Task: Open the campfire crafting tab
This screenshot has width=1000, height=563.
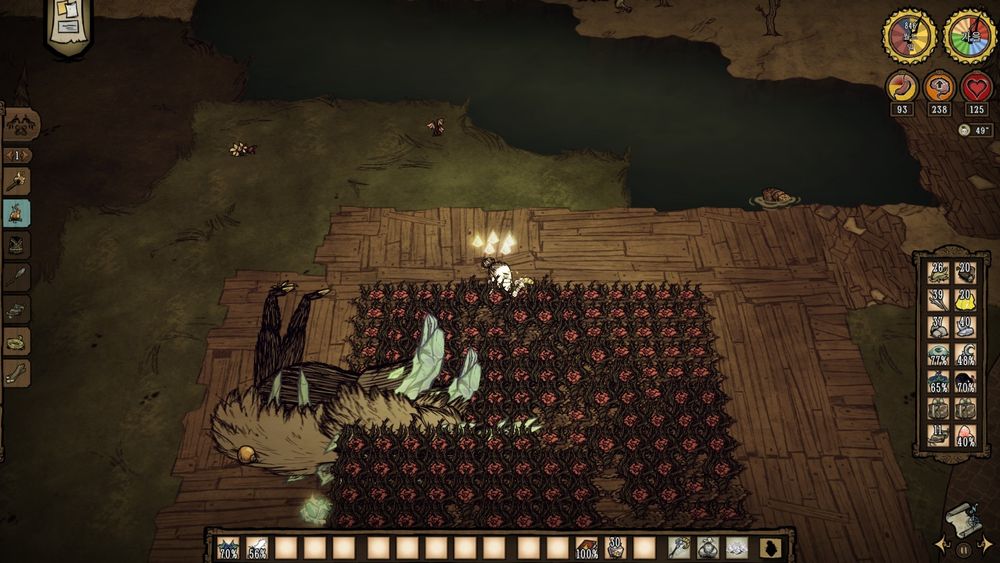Action: pyautogui.click(x=17, y=213)
